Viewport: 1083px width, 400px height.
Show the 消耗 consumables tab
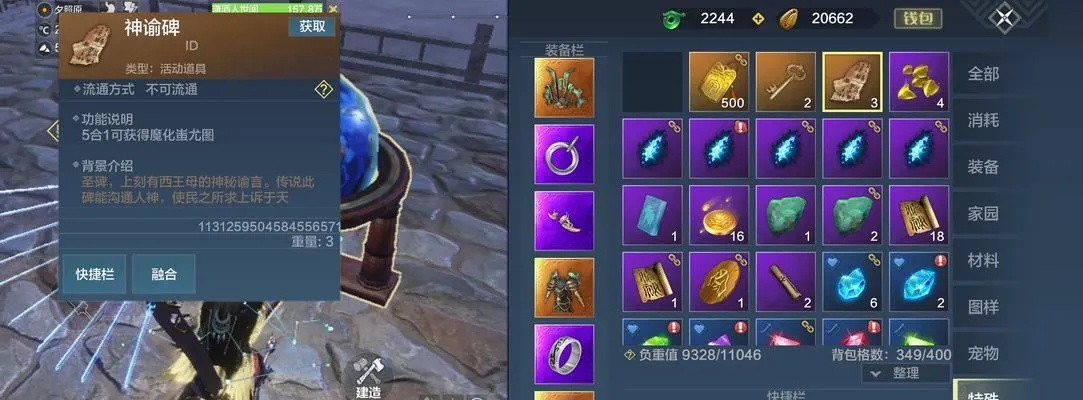coord(983,121)
